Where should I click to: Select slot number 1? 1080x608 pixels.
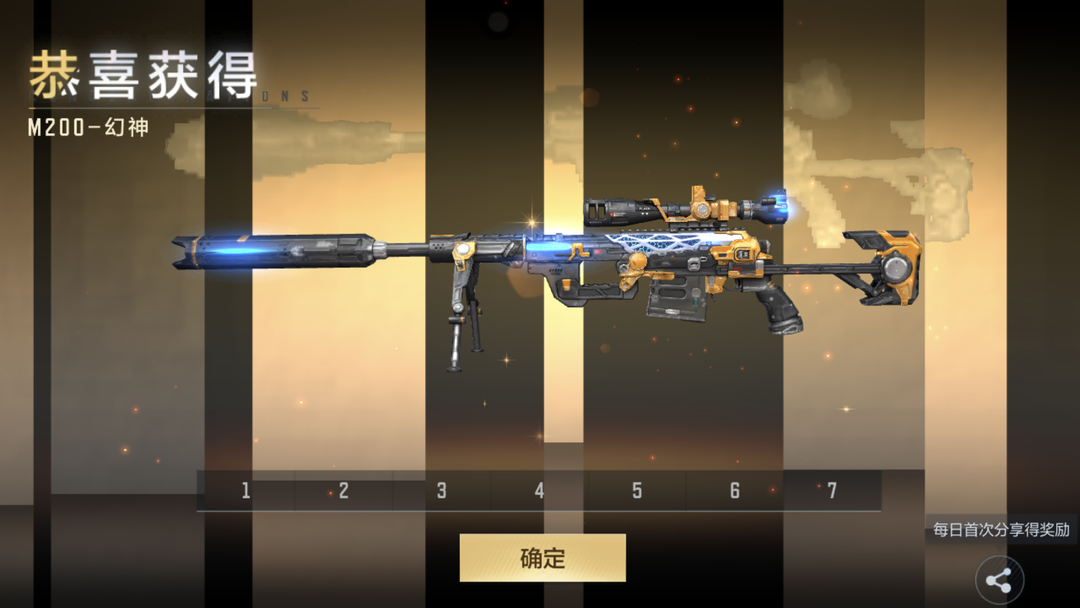pyautogui.click(x=246, y=490)
